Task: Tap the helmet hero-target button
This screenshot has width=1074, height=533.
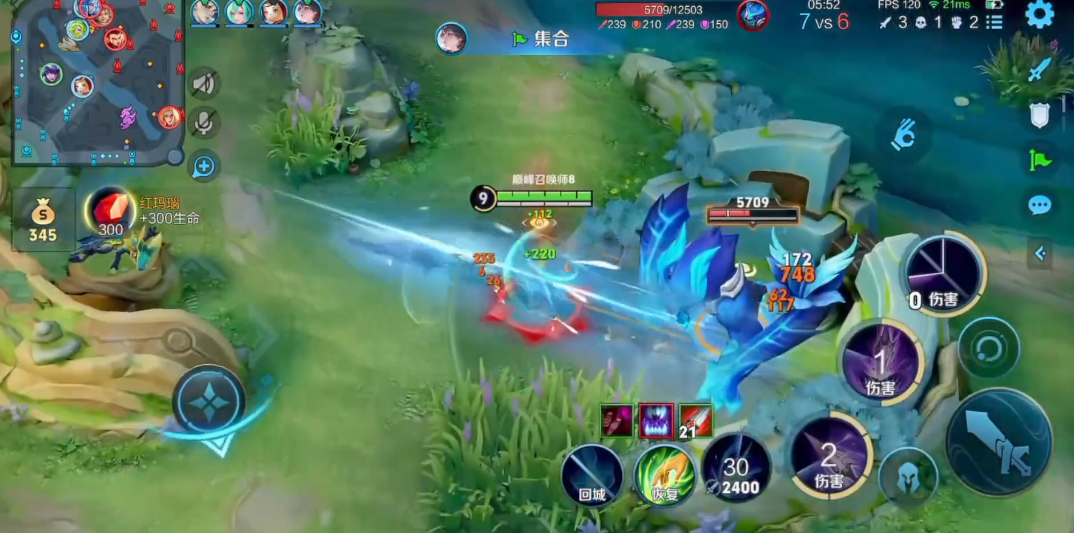Action: coord(908,478)
